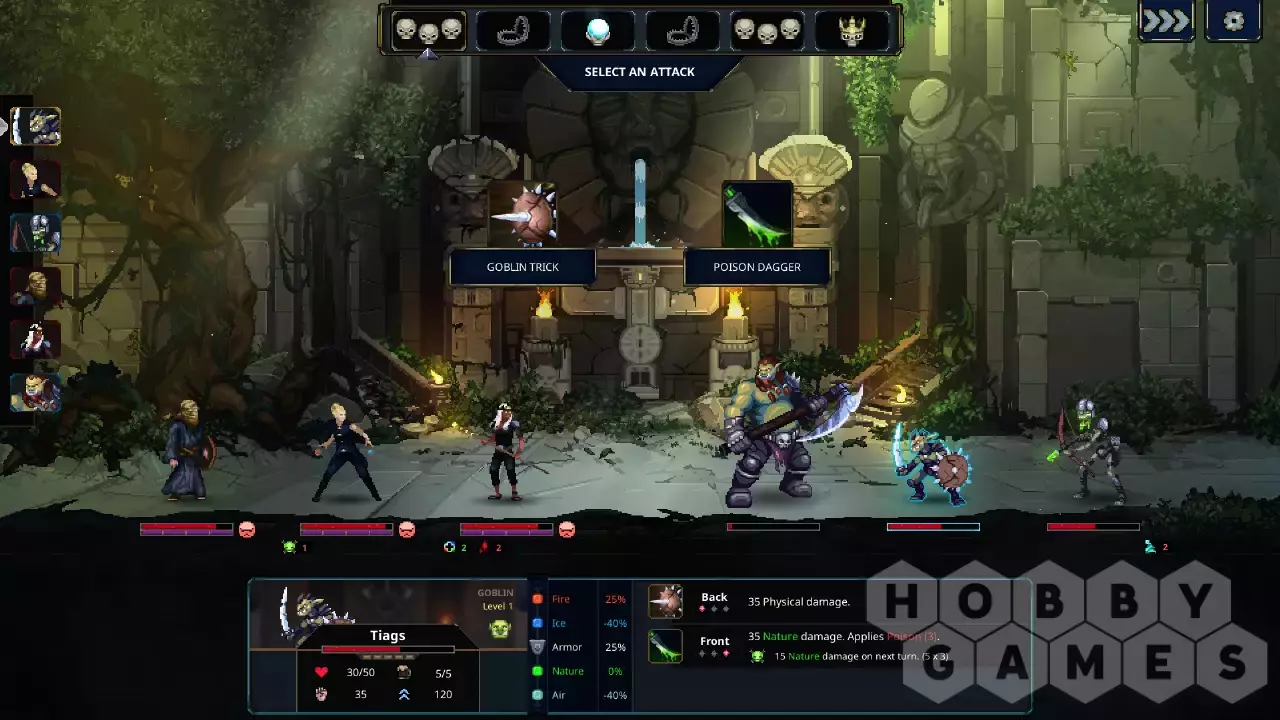This screenshot has width=1280, height=720.
Task: Select the bearded man turn-order portrait
Action: [36, 287]
